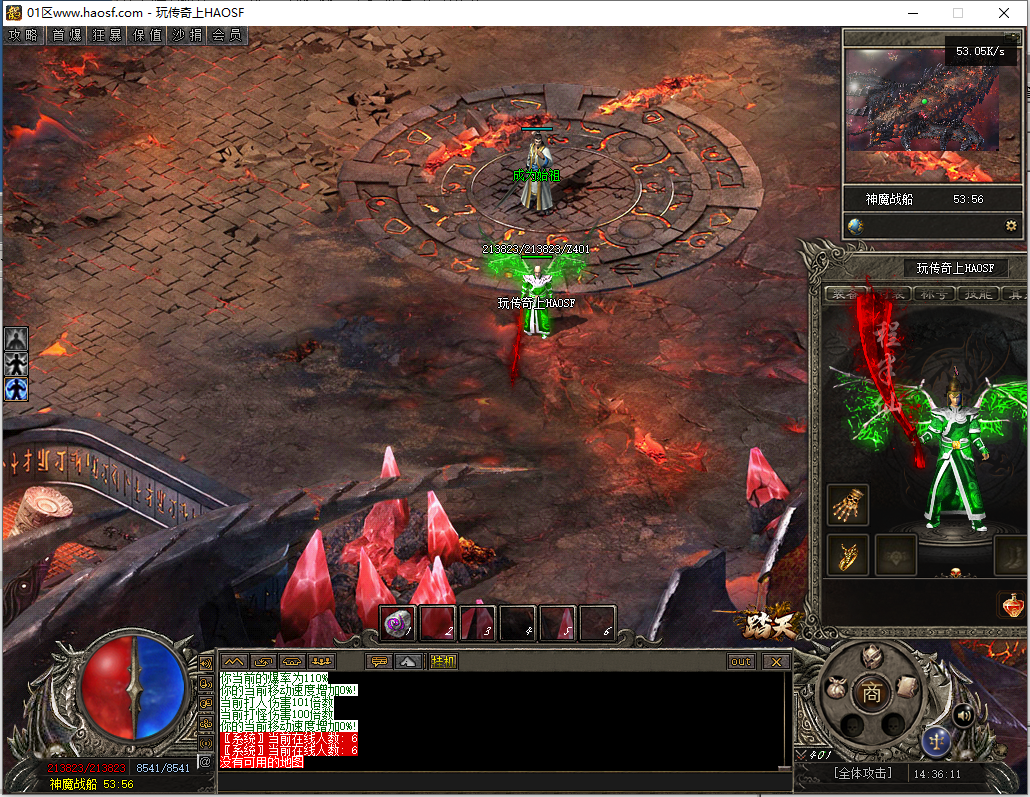Screen dimensions: 1030x797
Task: Maximize the game window
Action: pyautogui.click(x=958, y=13)
